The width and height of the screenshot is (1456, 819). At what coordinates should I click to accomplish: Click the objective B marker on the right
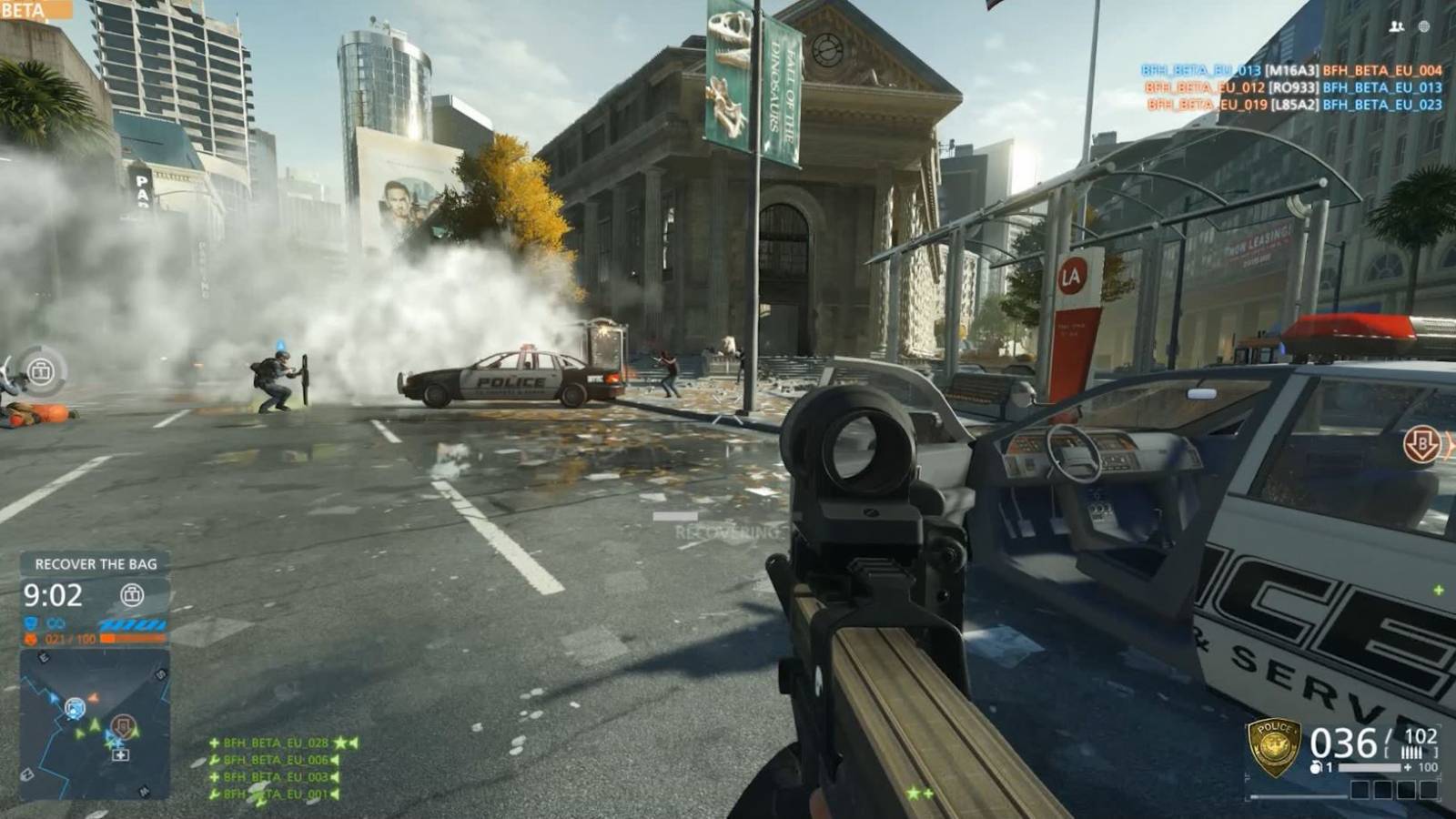pyautogui.click(x=1421, y=445)
